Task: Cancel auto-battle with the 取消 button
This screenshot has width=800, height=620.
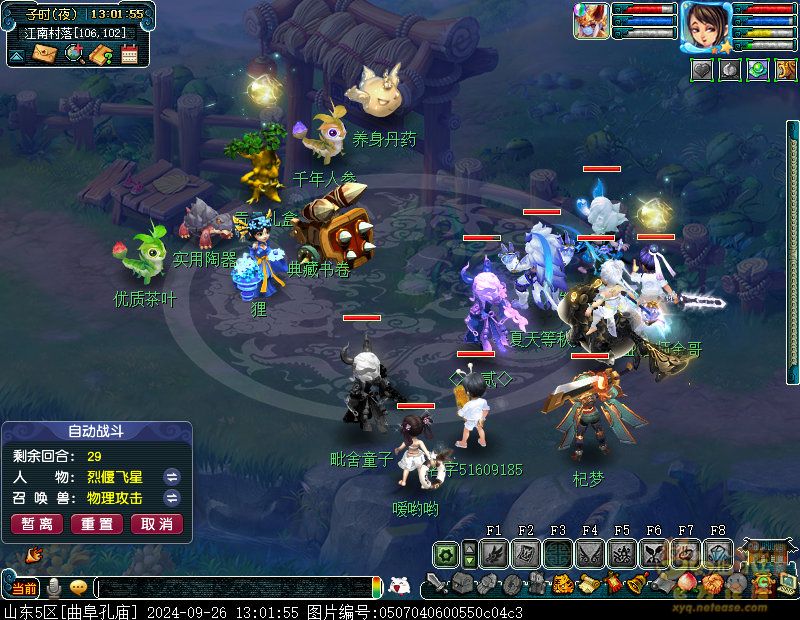Action: pos(157,524)
